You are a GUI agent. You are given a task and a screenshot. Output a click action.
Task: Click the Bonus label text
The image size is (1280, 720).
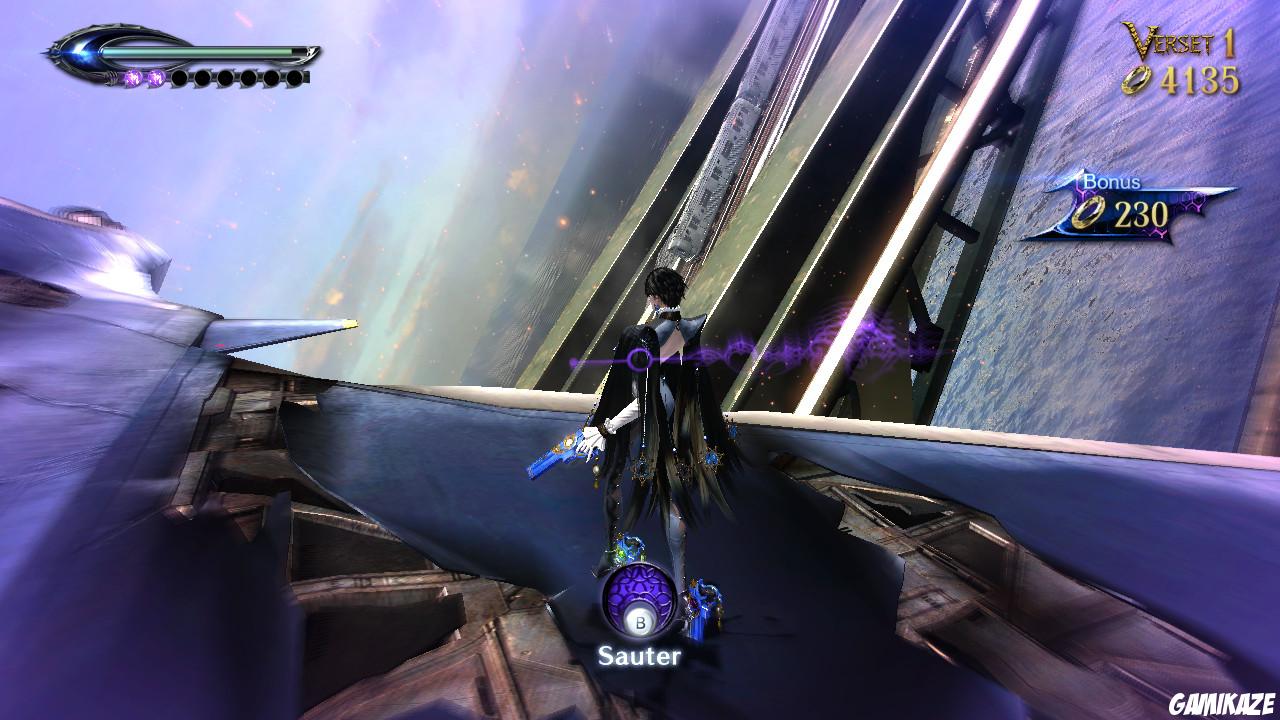(x=1112, y=182)
